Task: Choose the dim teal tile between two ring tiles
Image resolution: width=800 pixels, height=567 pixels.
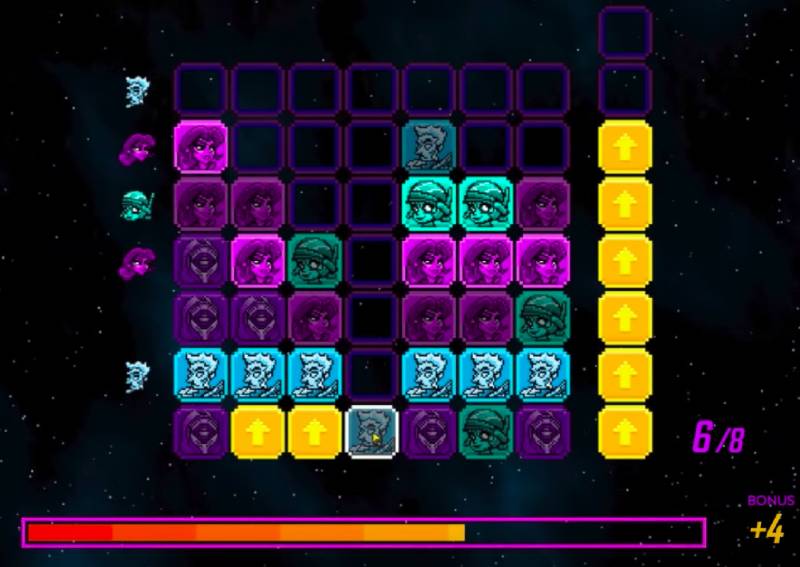Action: 487,433
